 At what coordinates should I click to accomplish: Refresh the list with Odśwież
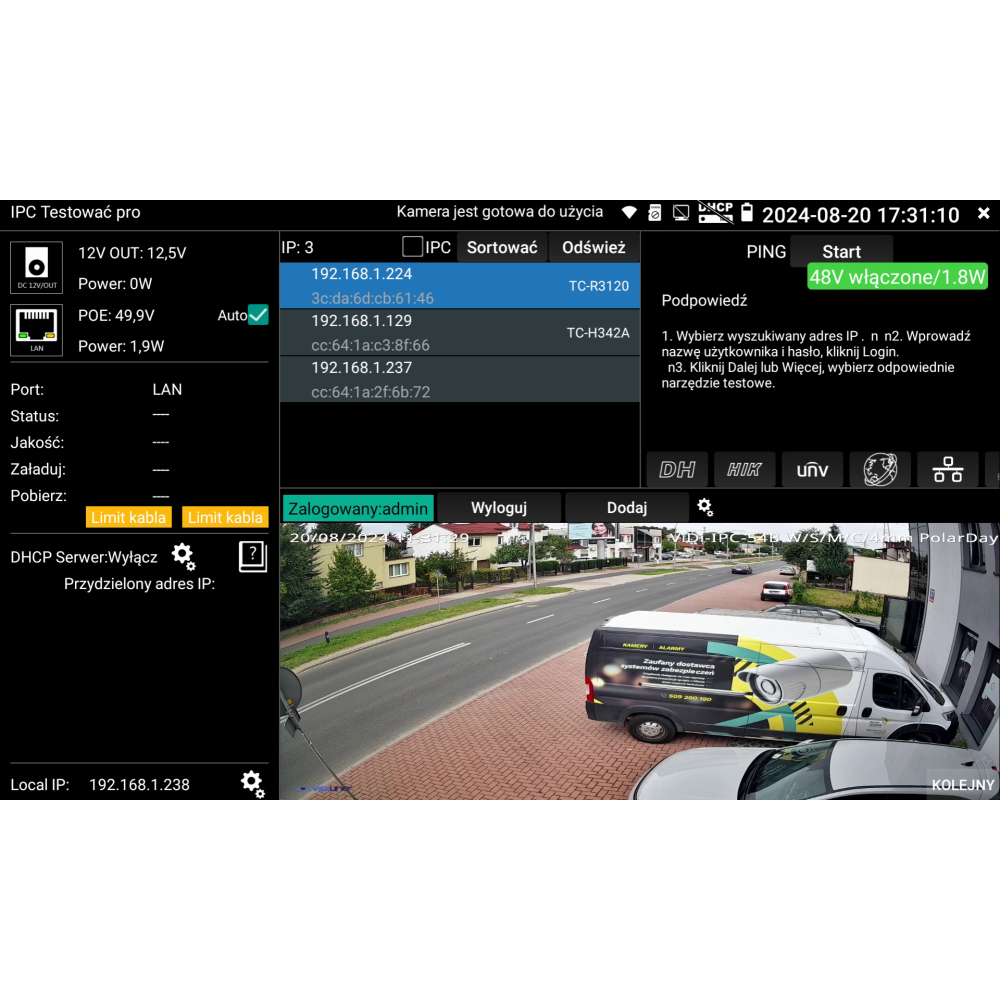pyautogui.click(x=593, y=247)
